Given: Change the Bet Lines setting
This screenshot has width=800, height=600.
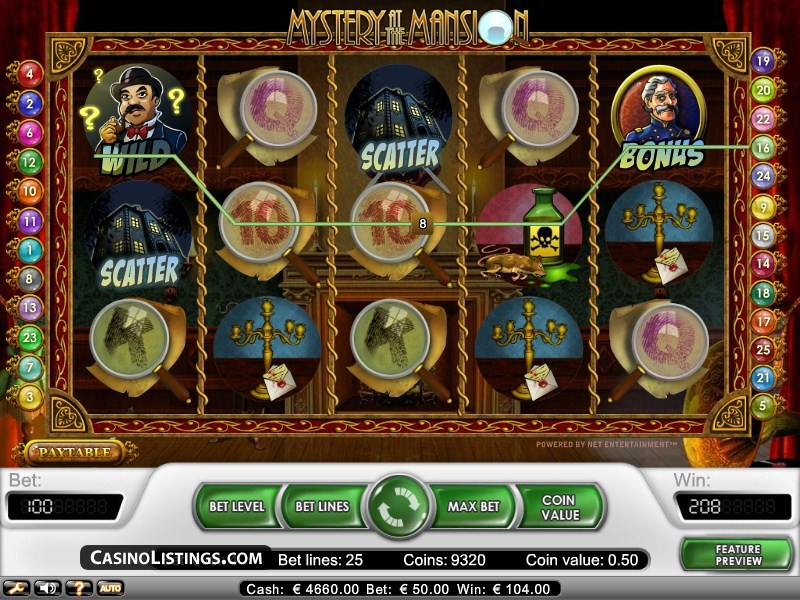Looking at the screenshot, I should coord(322,506).
